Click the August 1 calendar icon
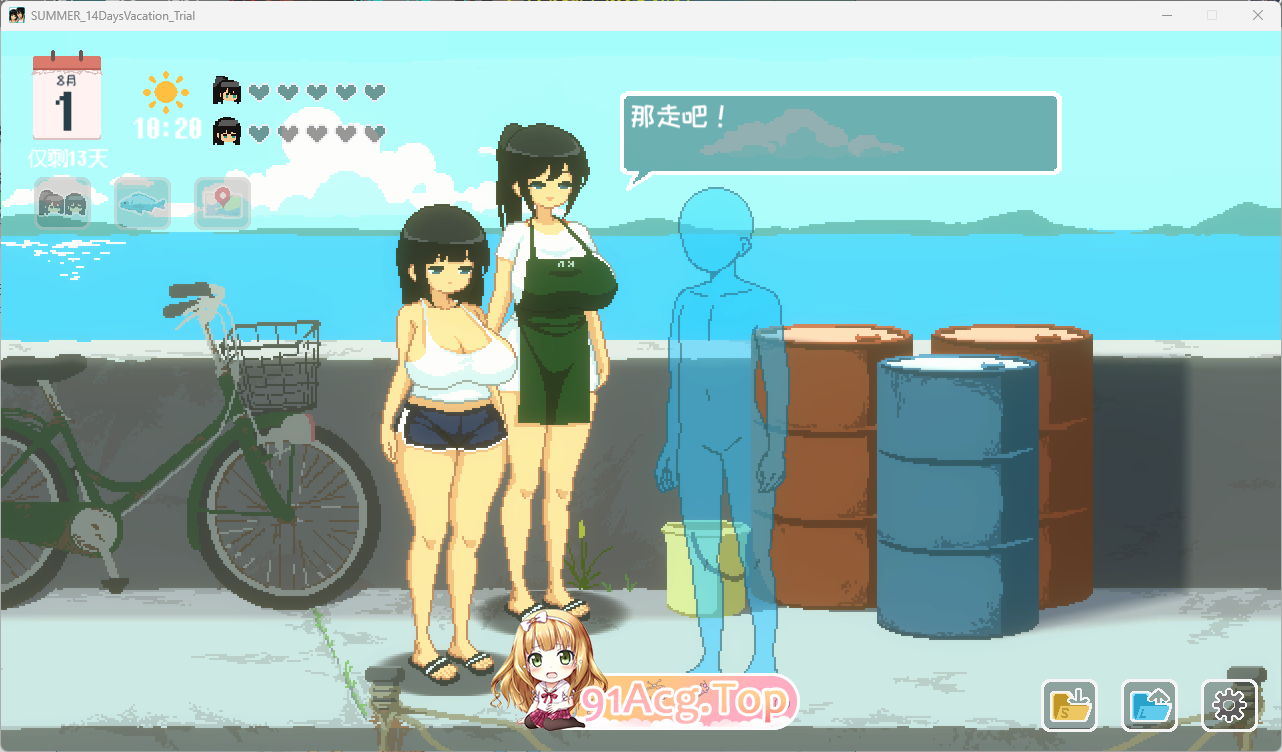The image size is (1282, 752). click(x=69, y=97)
